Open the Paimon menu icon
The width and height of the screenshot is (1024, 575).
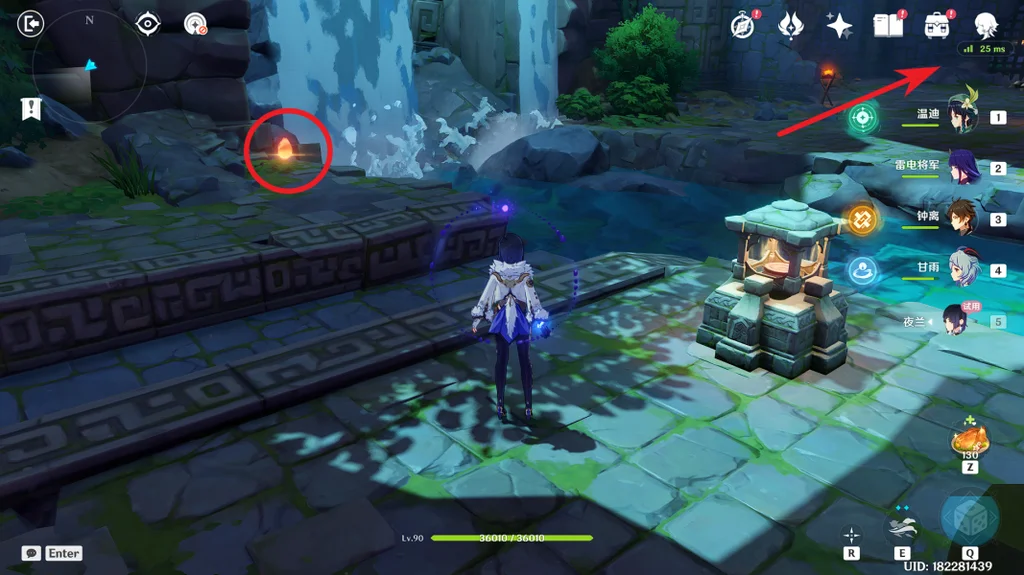coord(988,25)
